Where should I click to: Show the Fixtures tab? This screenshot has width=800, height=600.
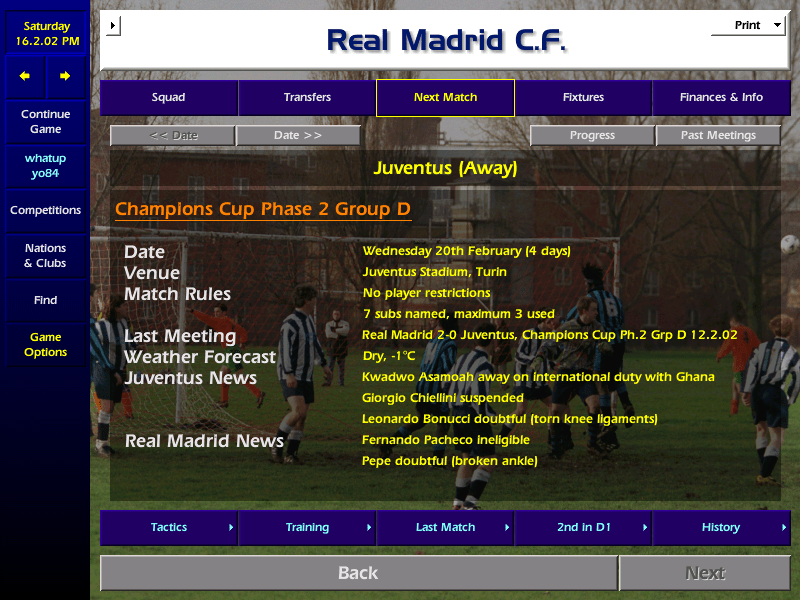(x=583, y=98)
